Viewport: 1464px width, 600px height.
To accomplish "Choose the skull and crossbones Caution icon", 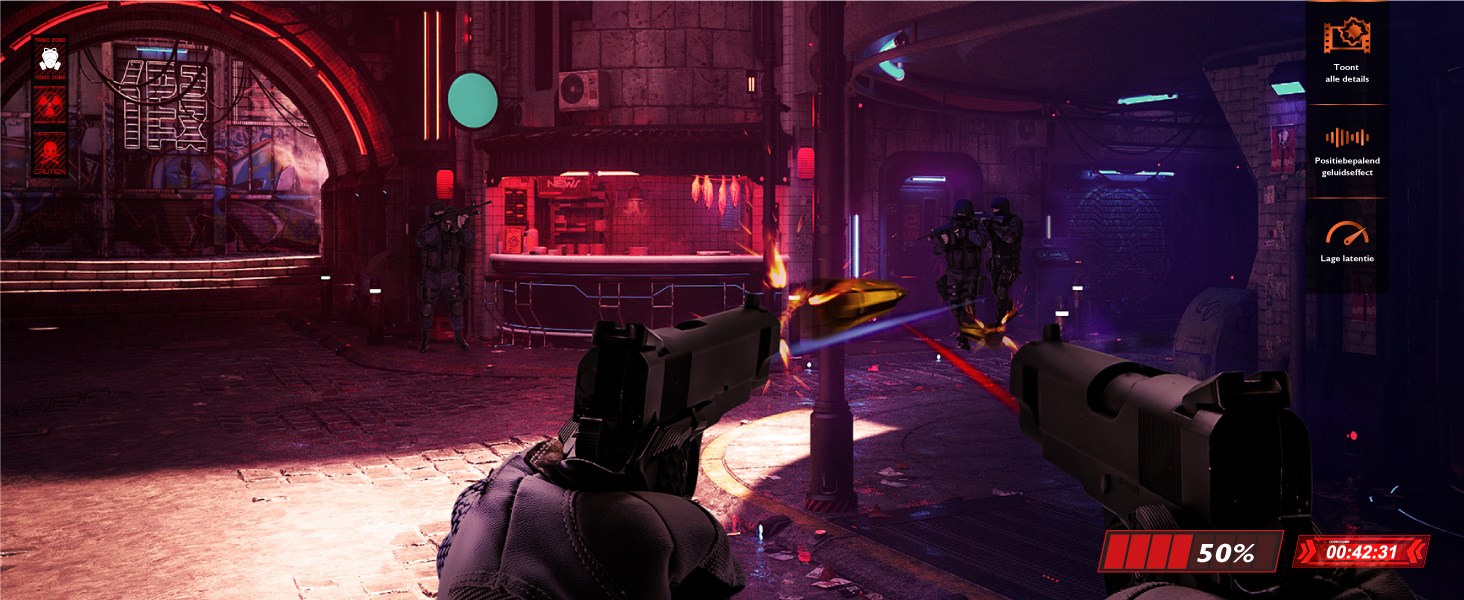I will click(x=48, y=151).
